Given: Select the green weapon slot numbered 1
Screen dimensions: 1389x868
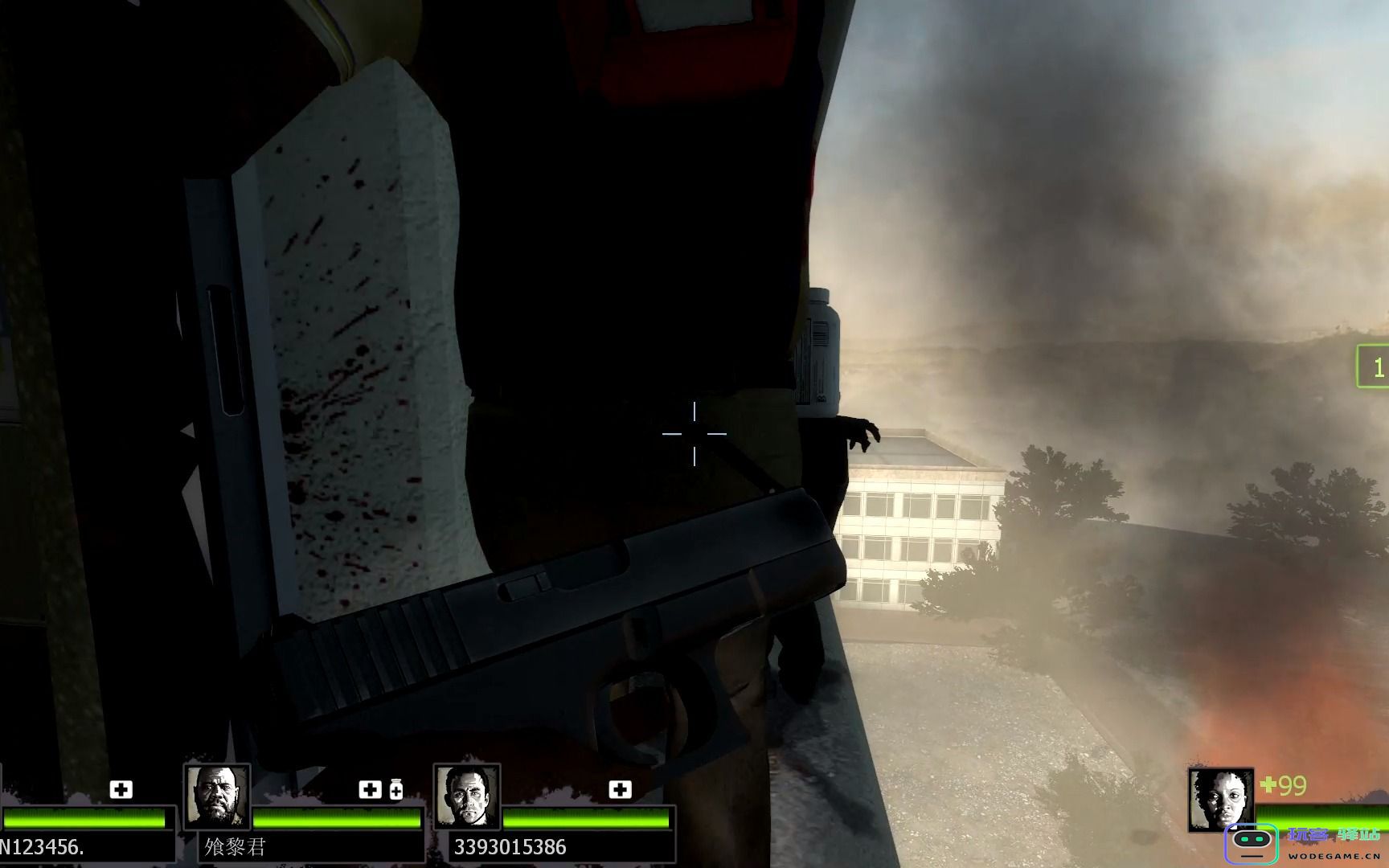Looking at the screenshot, I should (x=1375, y=367).
